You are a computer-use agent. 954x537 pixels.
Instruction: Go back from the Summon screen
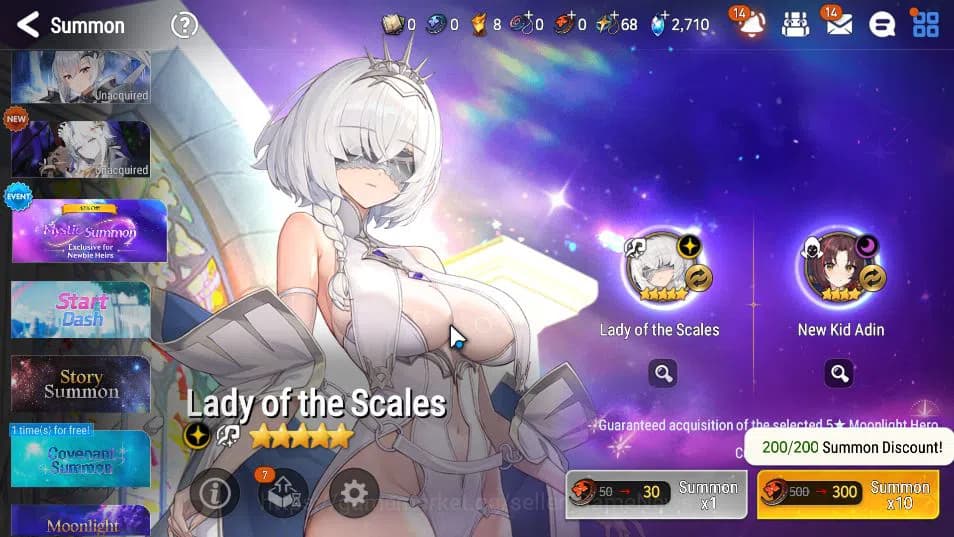28,25
